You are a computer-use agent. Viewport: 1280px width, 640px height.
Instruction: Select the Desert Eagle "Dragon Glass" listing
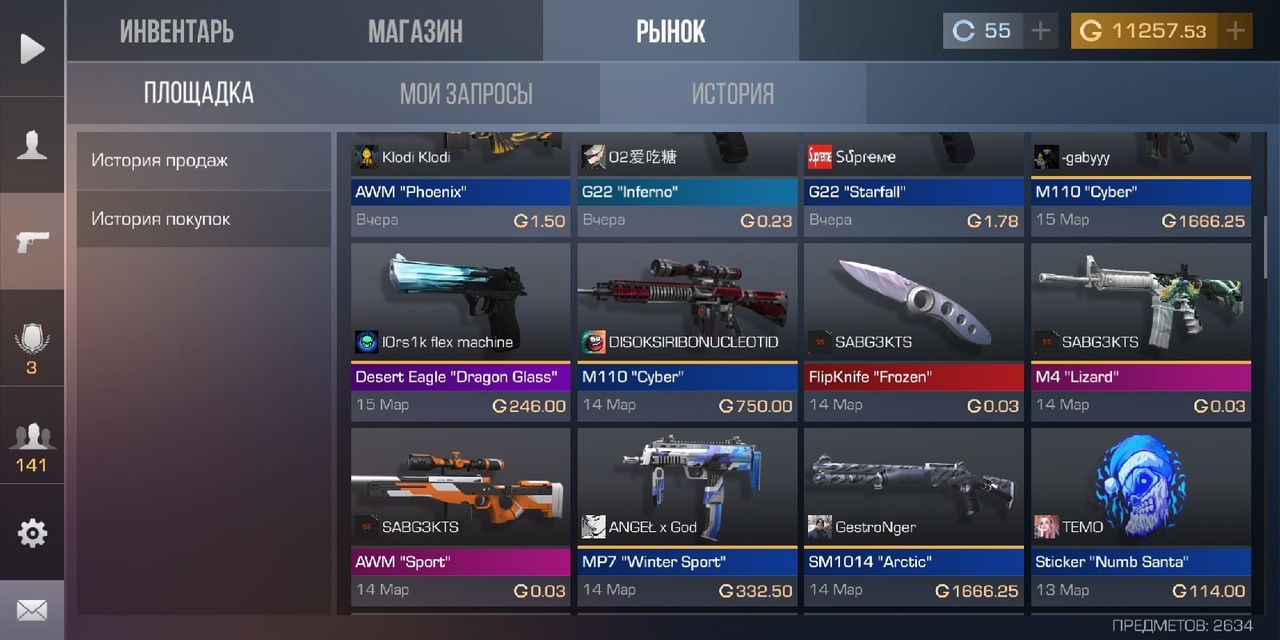461,330
